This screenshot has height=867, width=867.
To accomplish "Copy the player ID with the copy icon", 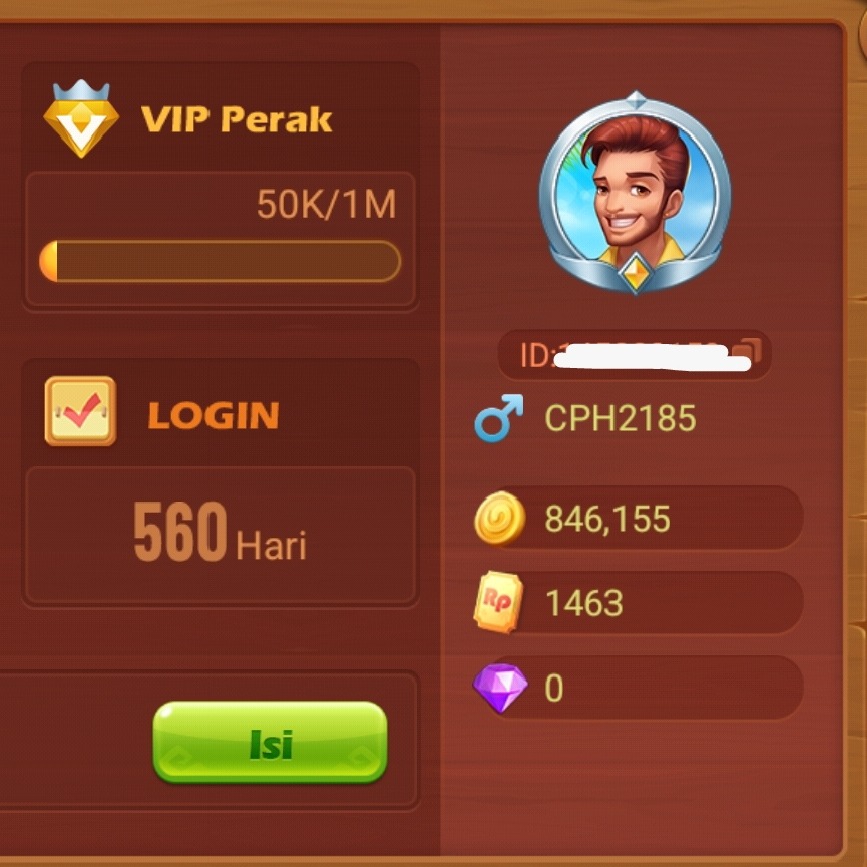I will [x=748, y=353].
